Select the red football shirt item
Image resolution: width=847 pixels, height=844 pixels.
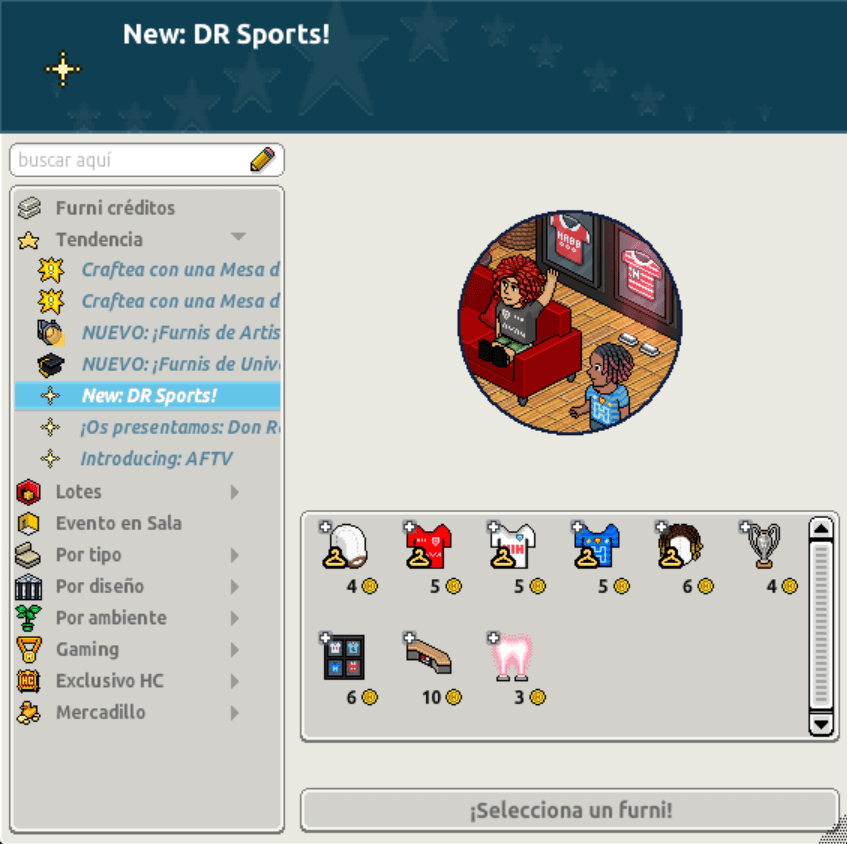coord(428,546)
